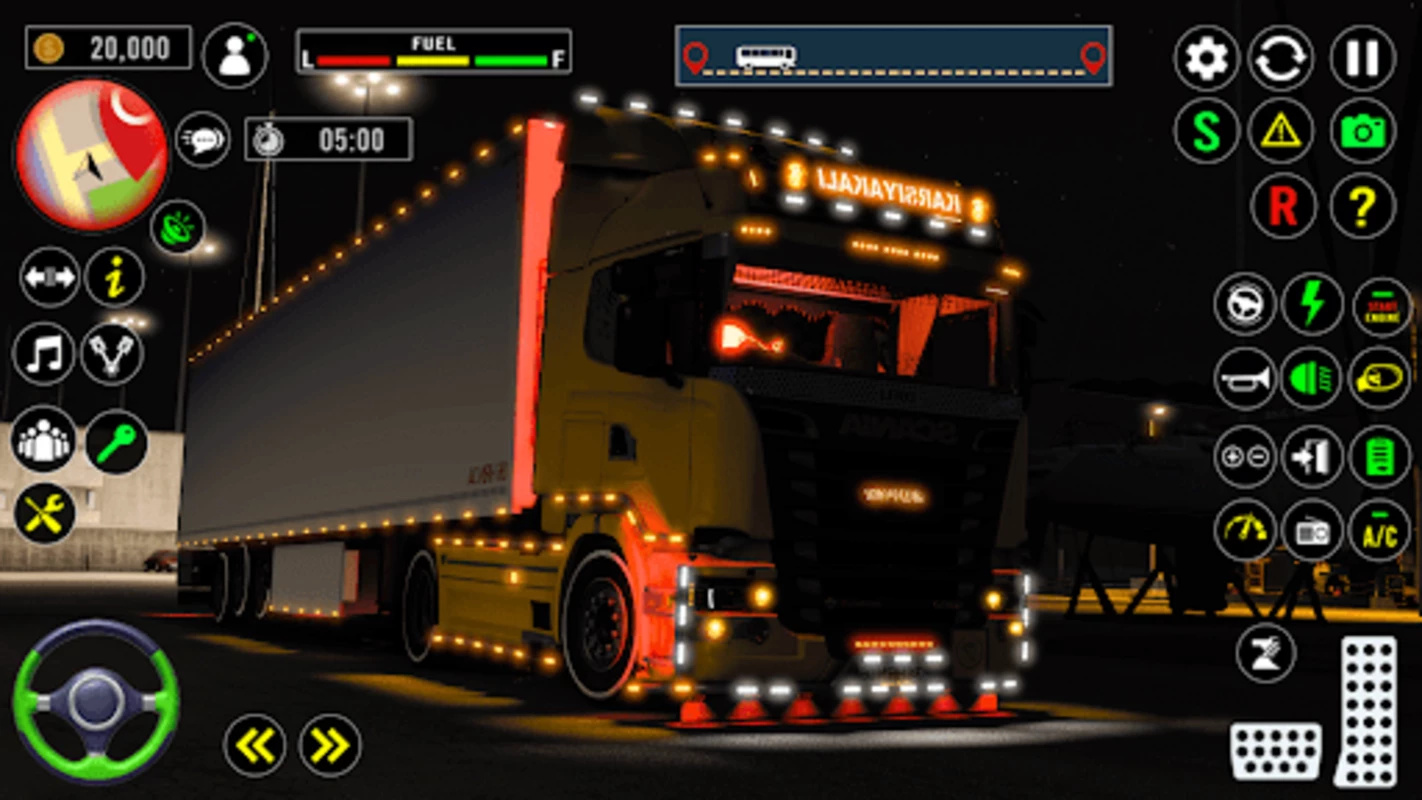Screen dimensions: 1422x800
Task: Open the radio icon
Action: [x=1314, y=531]
